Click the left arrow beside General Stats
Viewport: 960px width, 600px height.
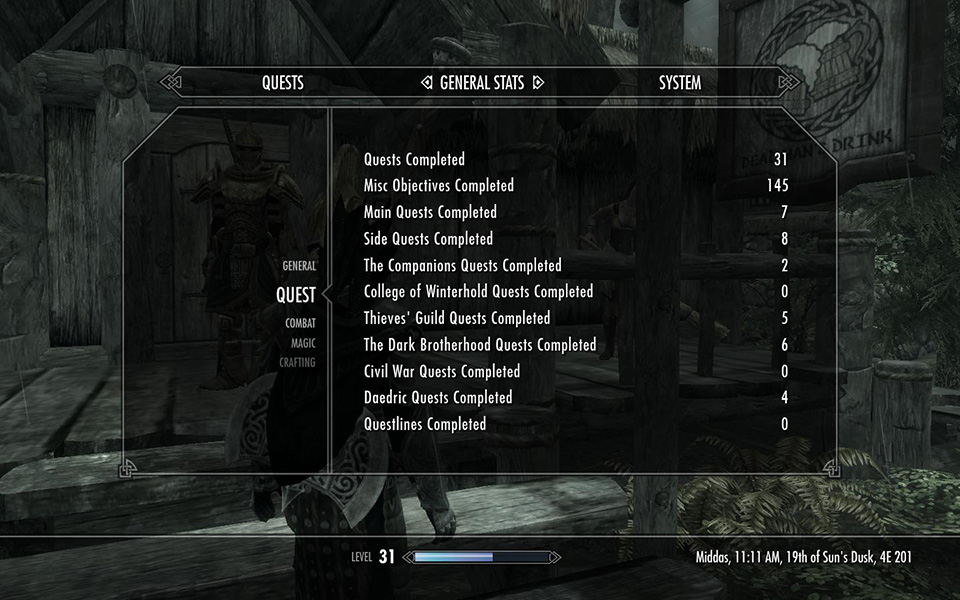coord(426,83)
